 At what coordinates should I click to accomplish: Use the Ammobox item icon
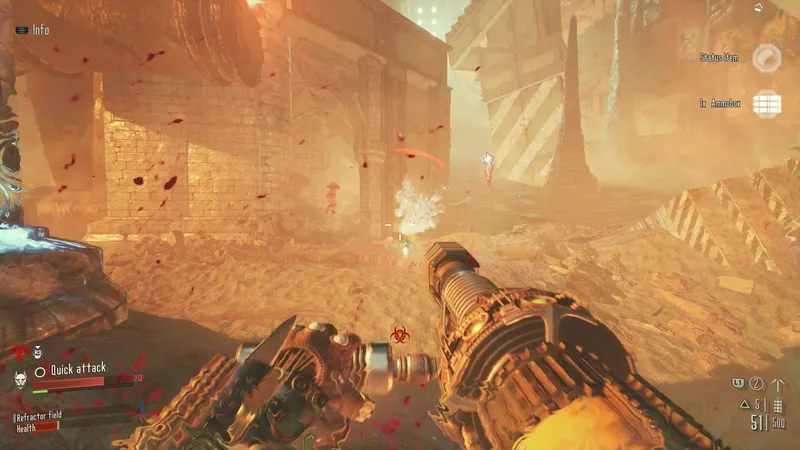point(767,103)
